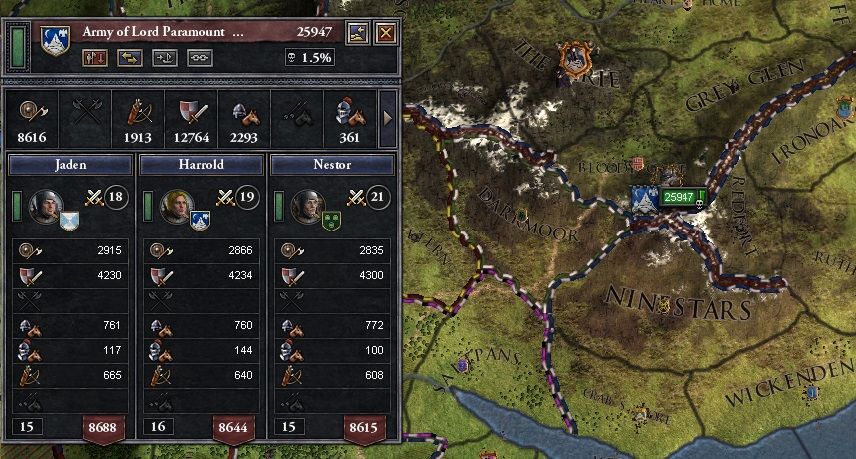Show more troop types with the arrow
The image size is (856, 459).
tap(388, 120)
